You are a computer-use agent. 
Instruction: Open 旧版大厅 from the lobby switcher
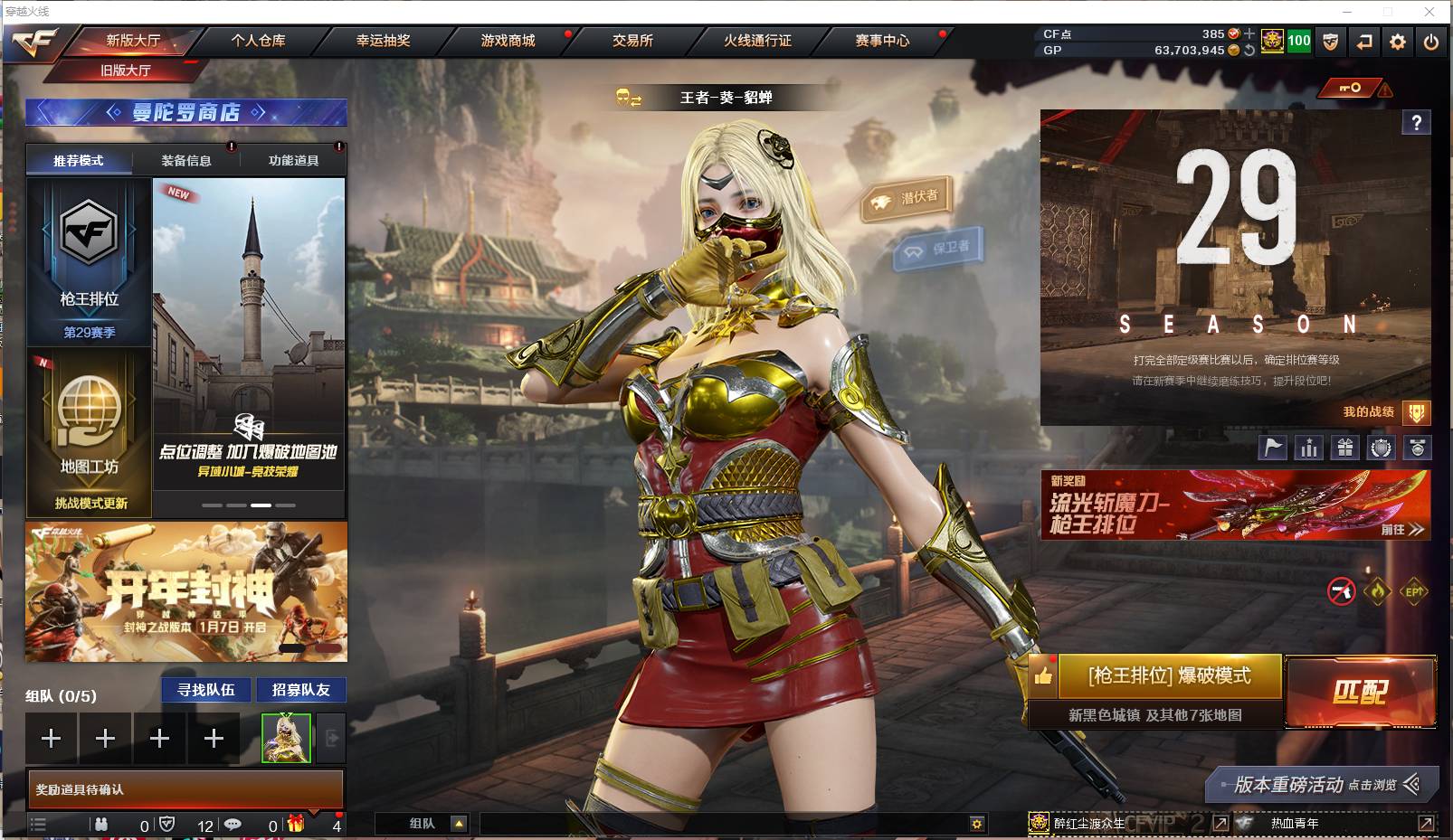[x=124, y=69]
